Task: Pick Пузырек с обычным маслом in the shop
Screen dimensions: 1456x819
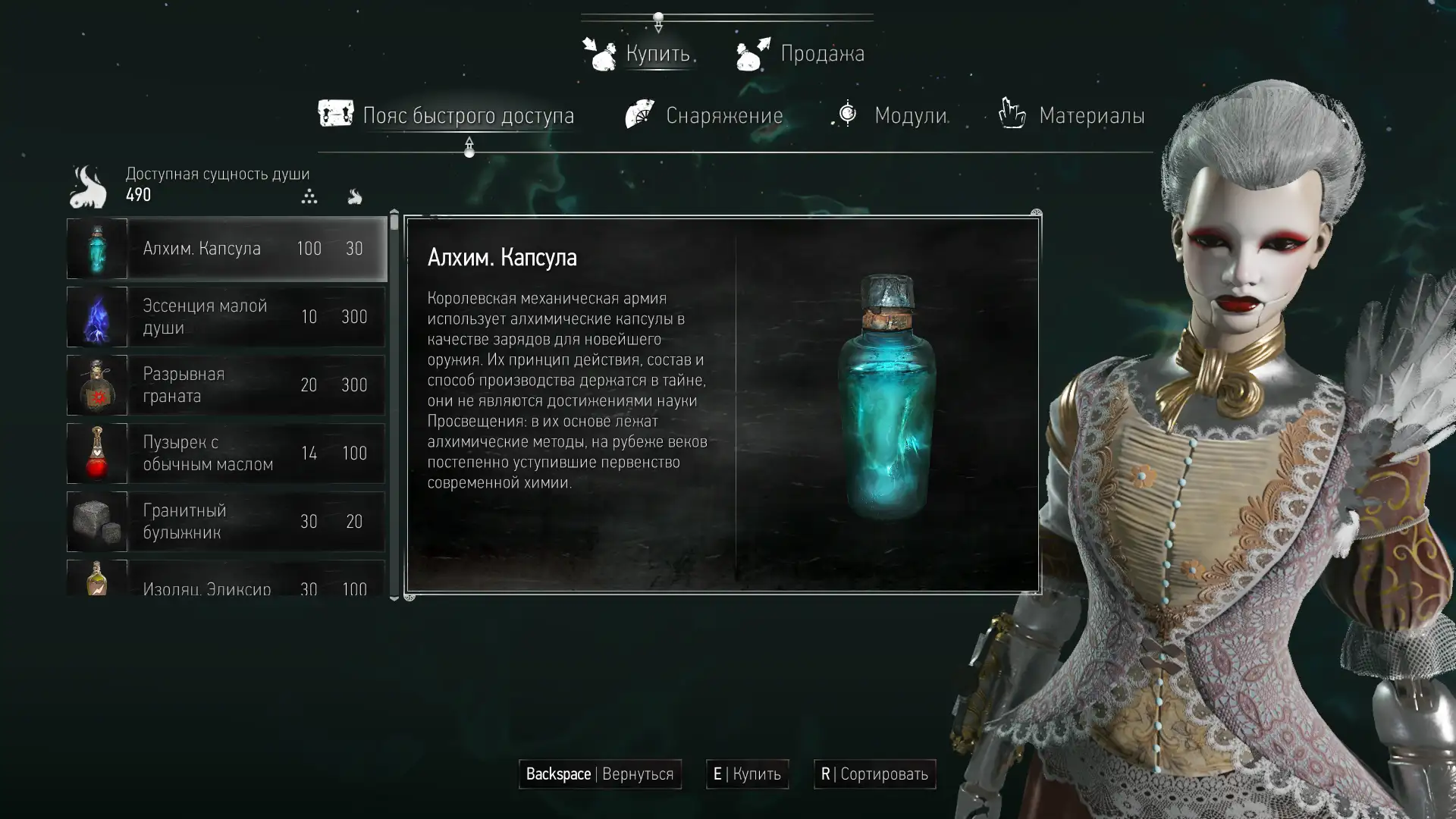Action: (x=226, y=453)
